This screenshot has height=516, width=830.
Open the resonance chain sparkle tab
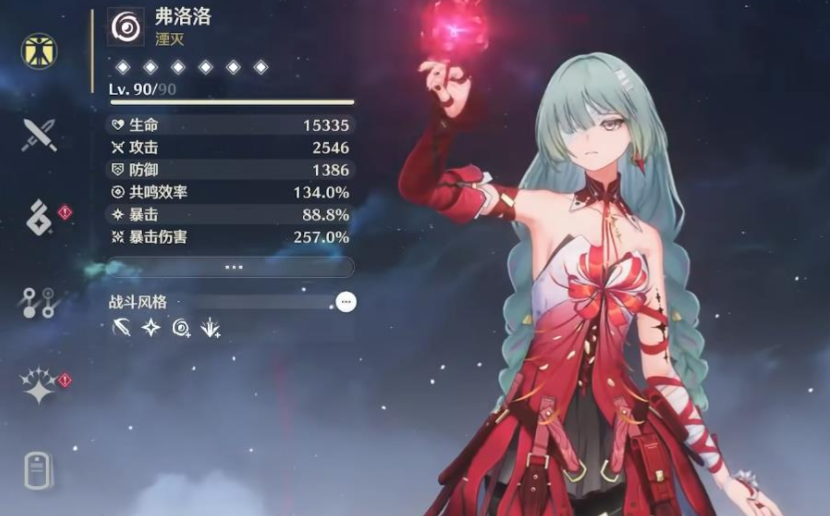tap(39, 386)
